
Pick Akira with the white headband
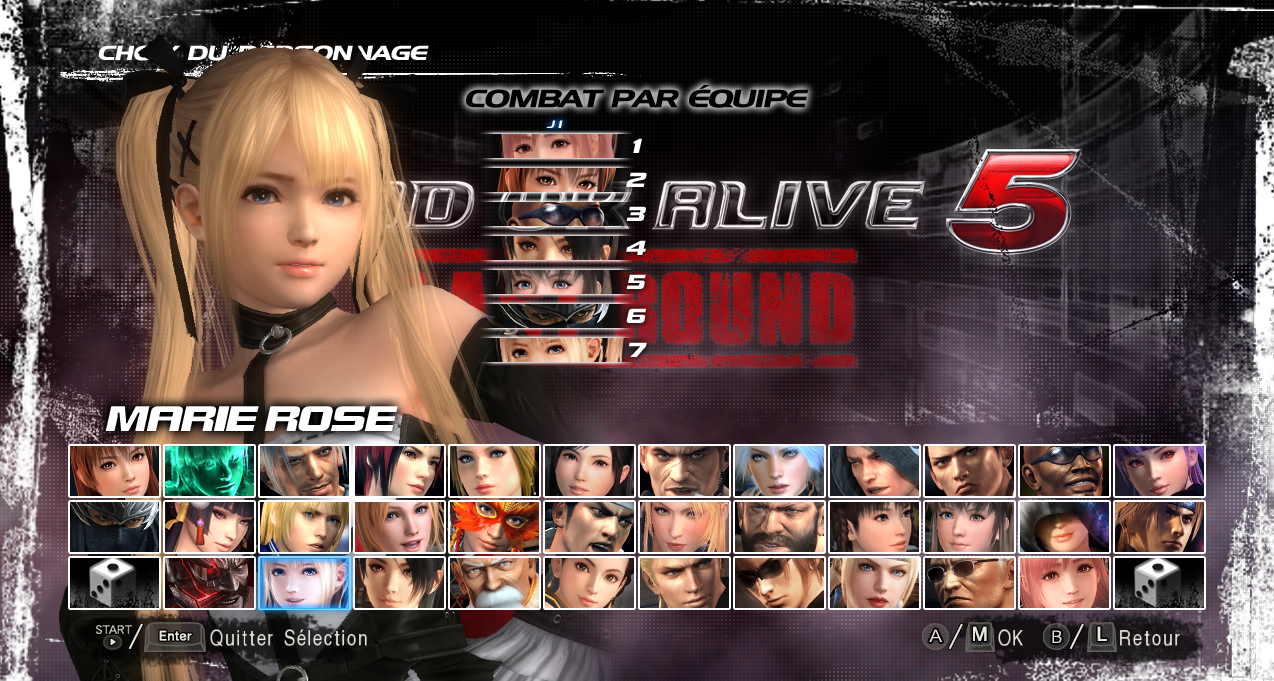[x=589, y=527]
